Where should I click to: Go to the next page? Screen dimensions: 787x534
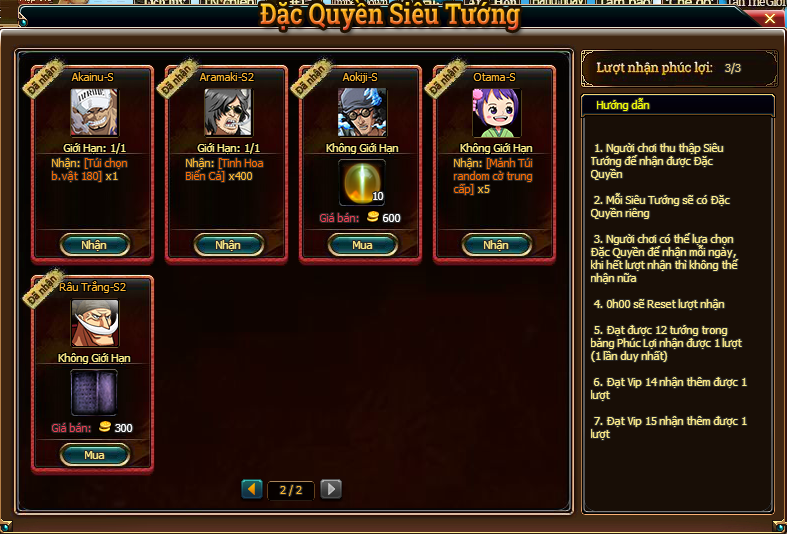[331, 489]
